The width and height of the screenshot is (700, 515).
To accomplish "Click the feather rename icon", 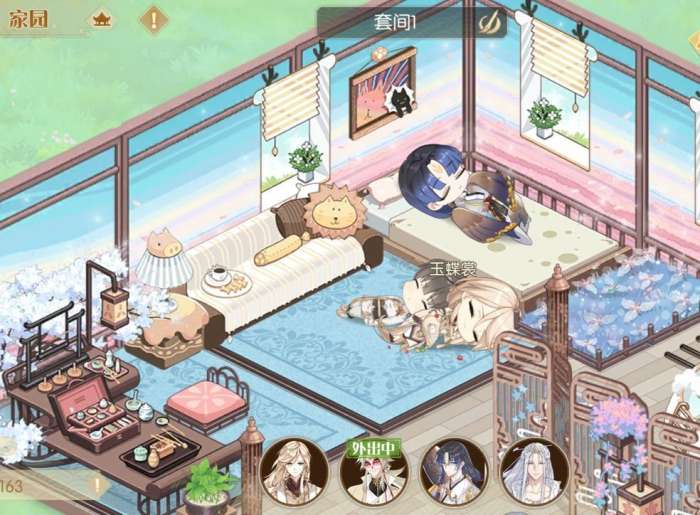I will [489, 22].
